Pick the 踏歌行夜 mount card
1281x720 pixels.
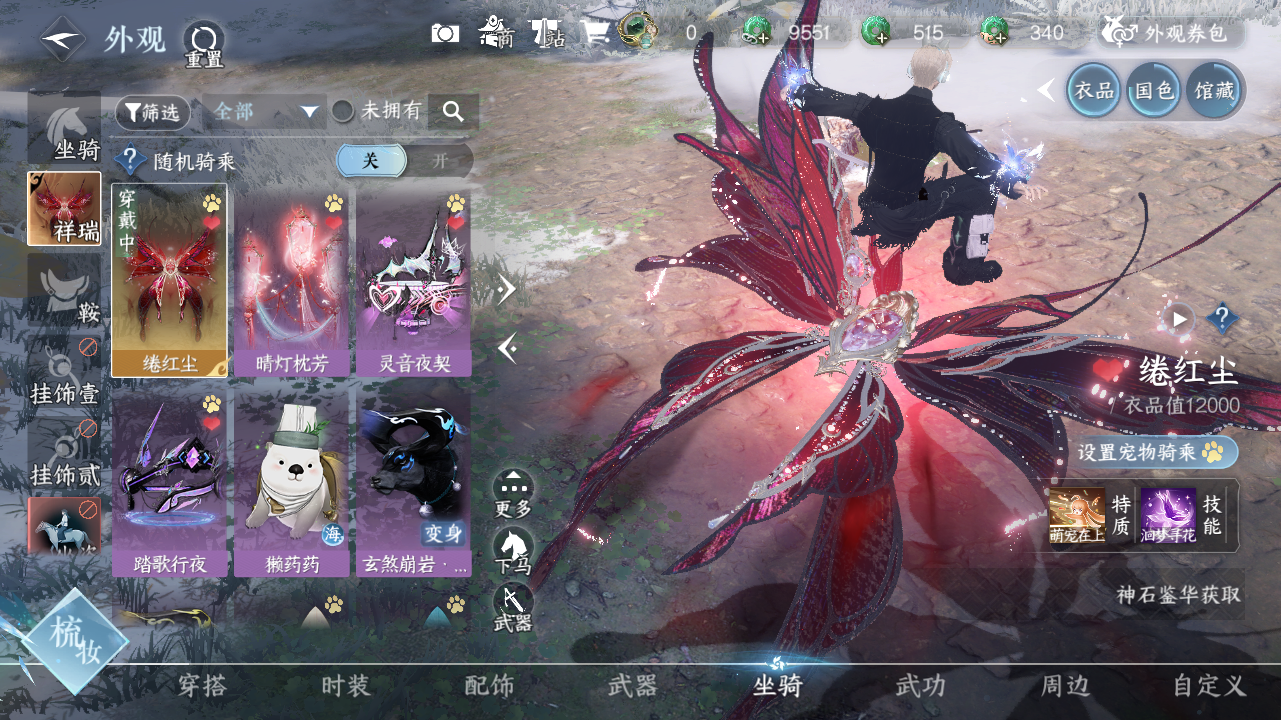pyautogui.click(x=169, y=482)
